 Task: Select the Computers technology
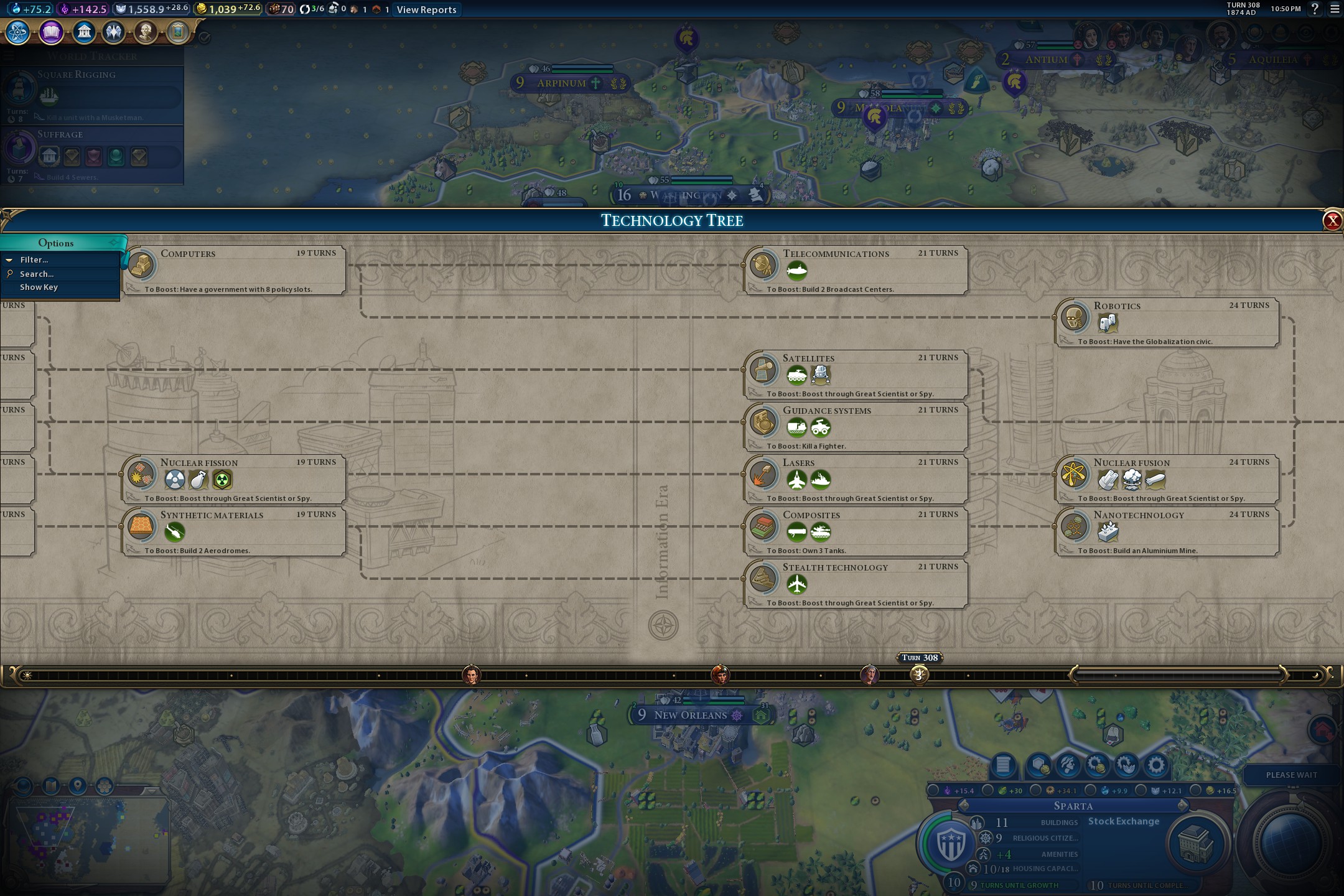pos(234,269)
